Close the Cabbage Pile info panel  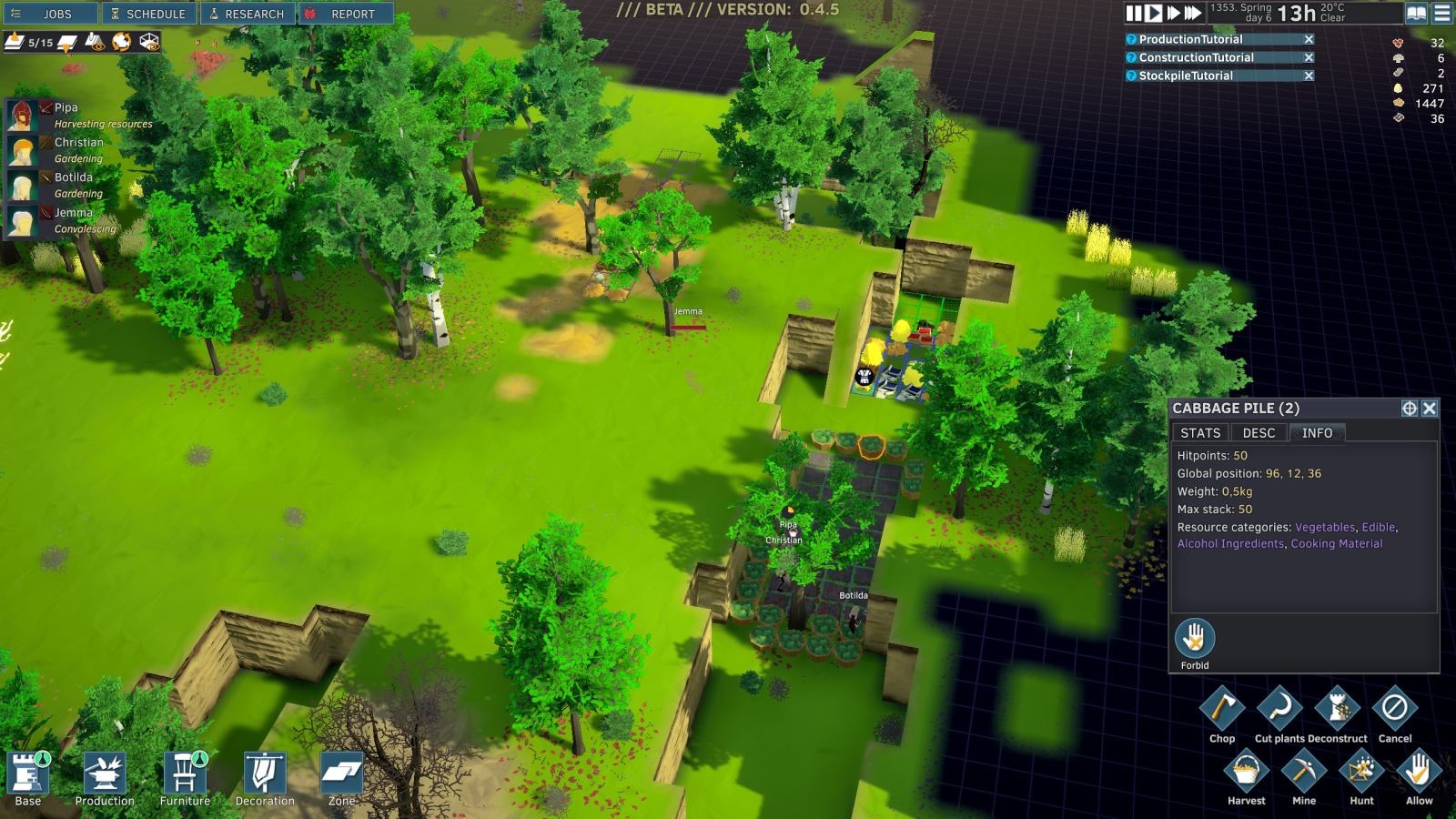[x=1430, y=409]
